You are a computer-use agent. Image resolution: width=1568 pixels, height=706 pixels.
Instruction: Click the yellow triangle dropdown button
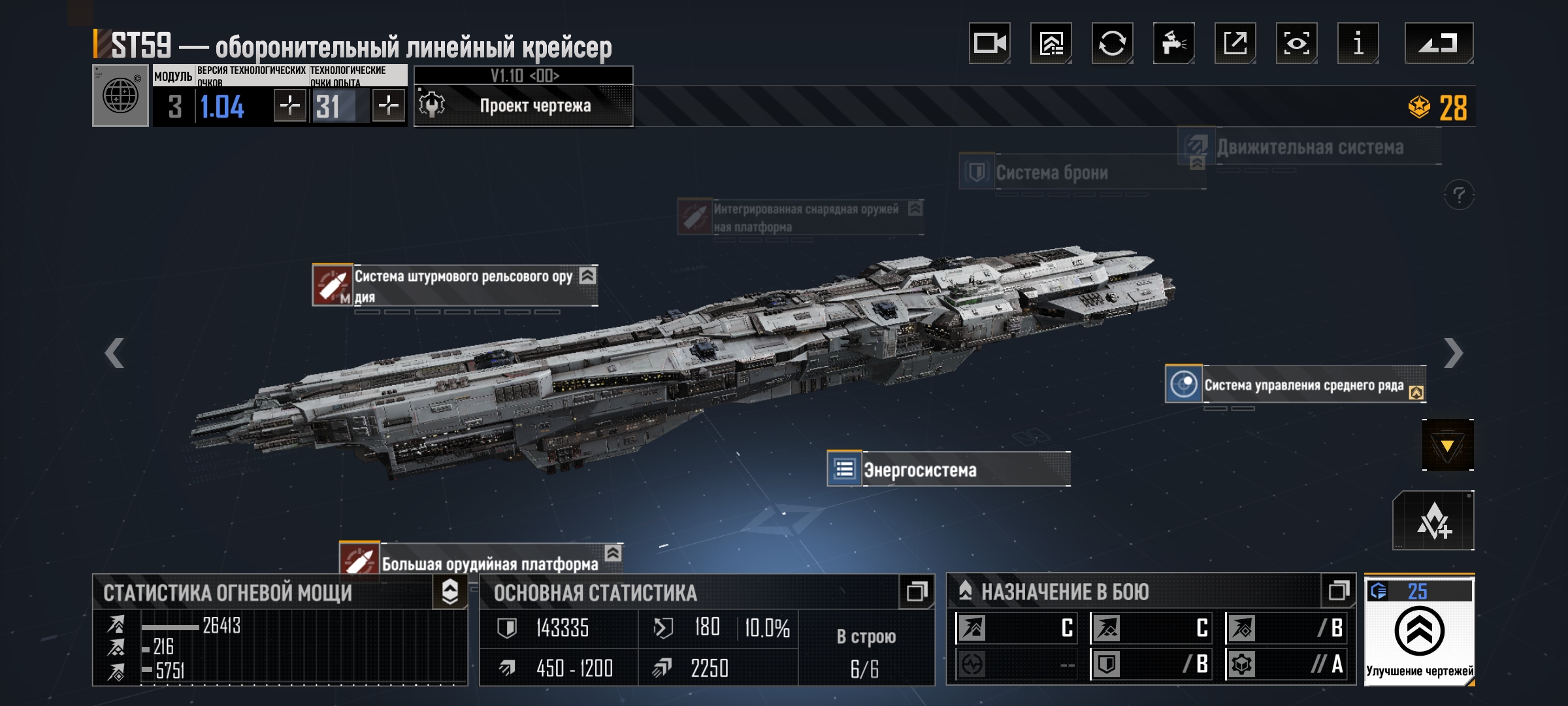(1447, 446)
